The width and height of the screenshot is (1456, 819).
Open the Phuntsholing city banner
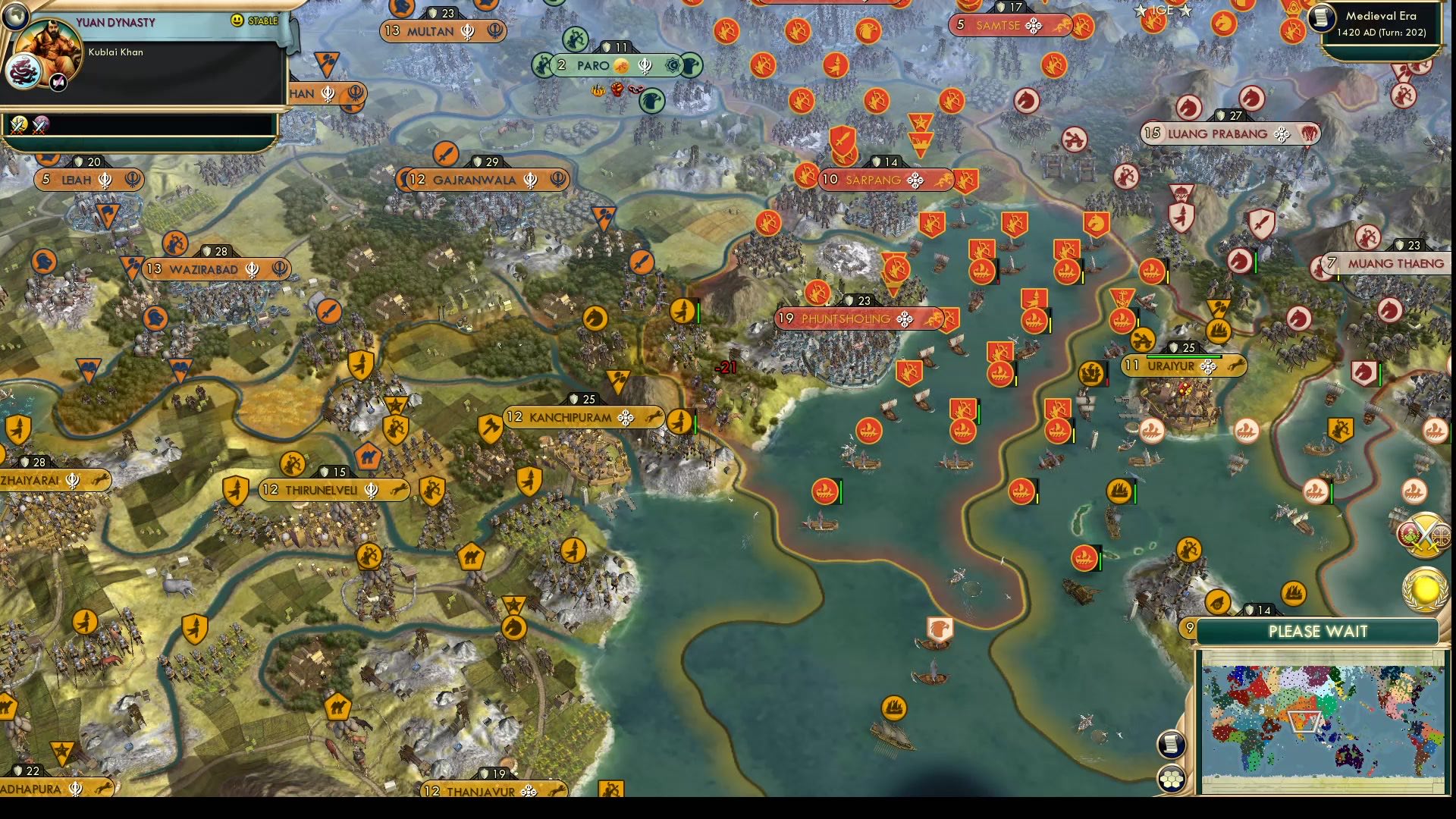tap(858, 319)
